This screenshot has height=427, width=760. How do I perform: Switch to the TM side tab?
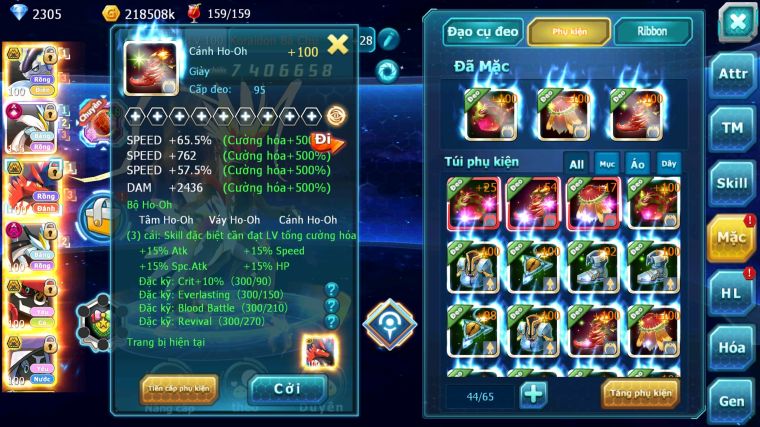(x=732, y=128)
